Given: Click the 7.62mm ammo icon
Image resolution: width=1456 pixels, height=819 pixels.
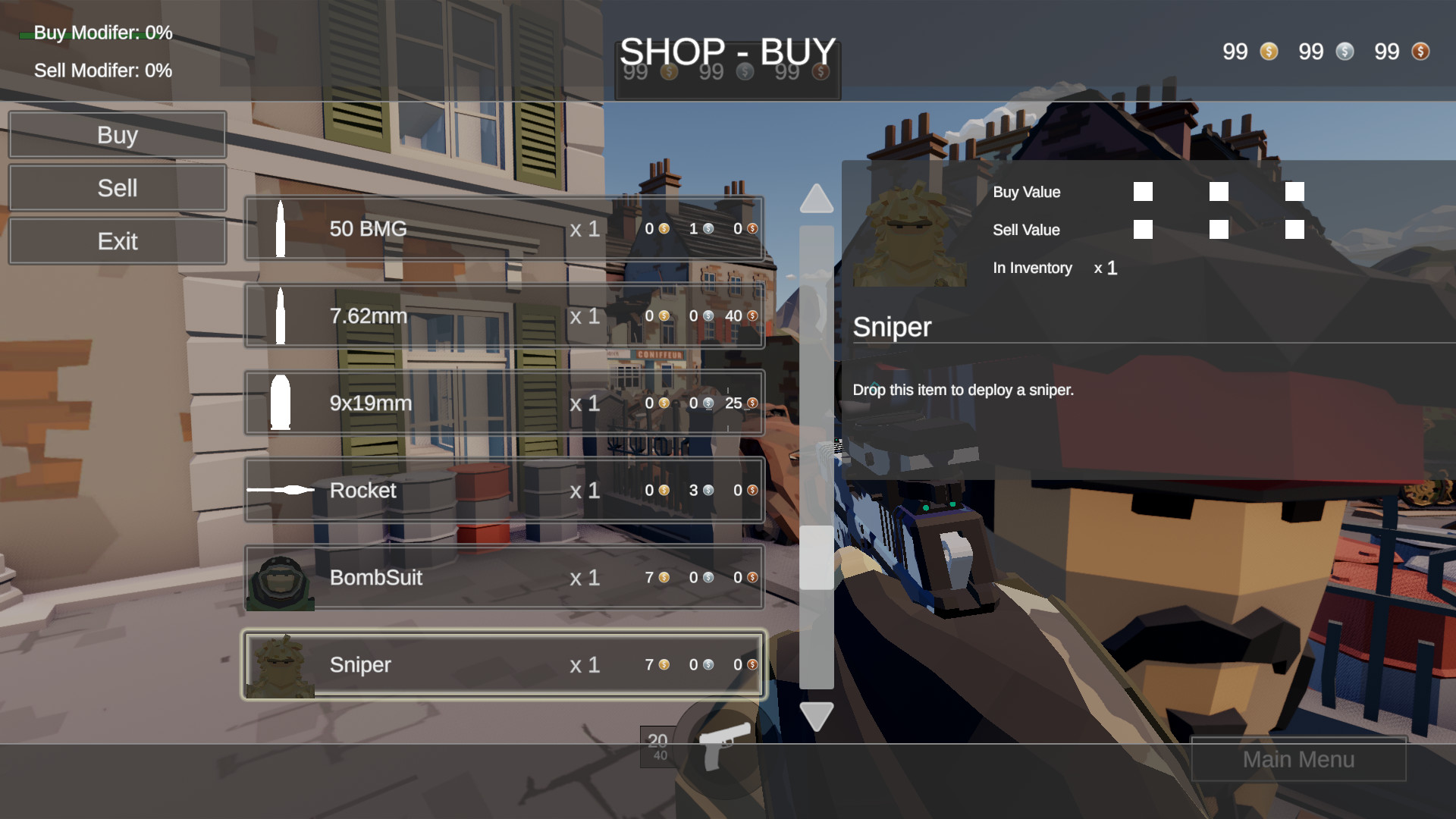Looking at the screenshot, I should click(281, 315).
